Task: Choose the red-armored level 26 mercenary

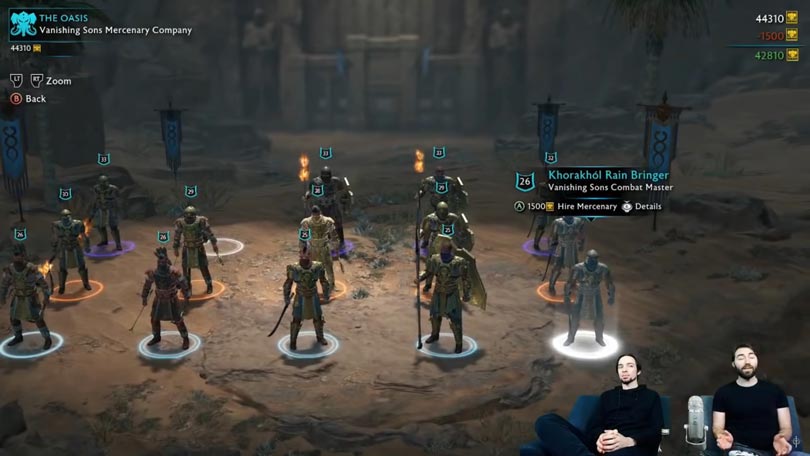Action: click(x=166, y=297)
